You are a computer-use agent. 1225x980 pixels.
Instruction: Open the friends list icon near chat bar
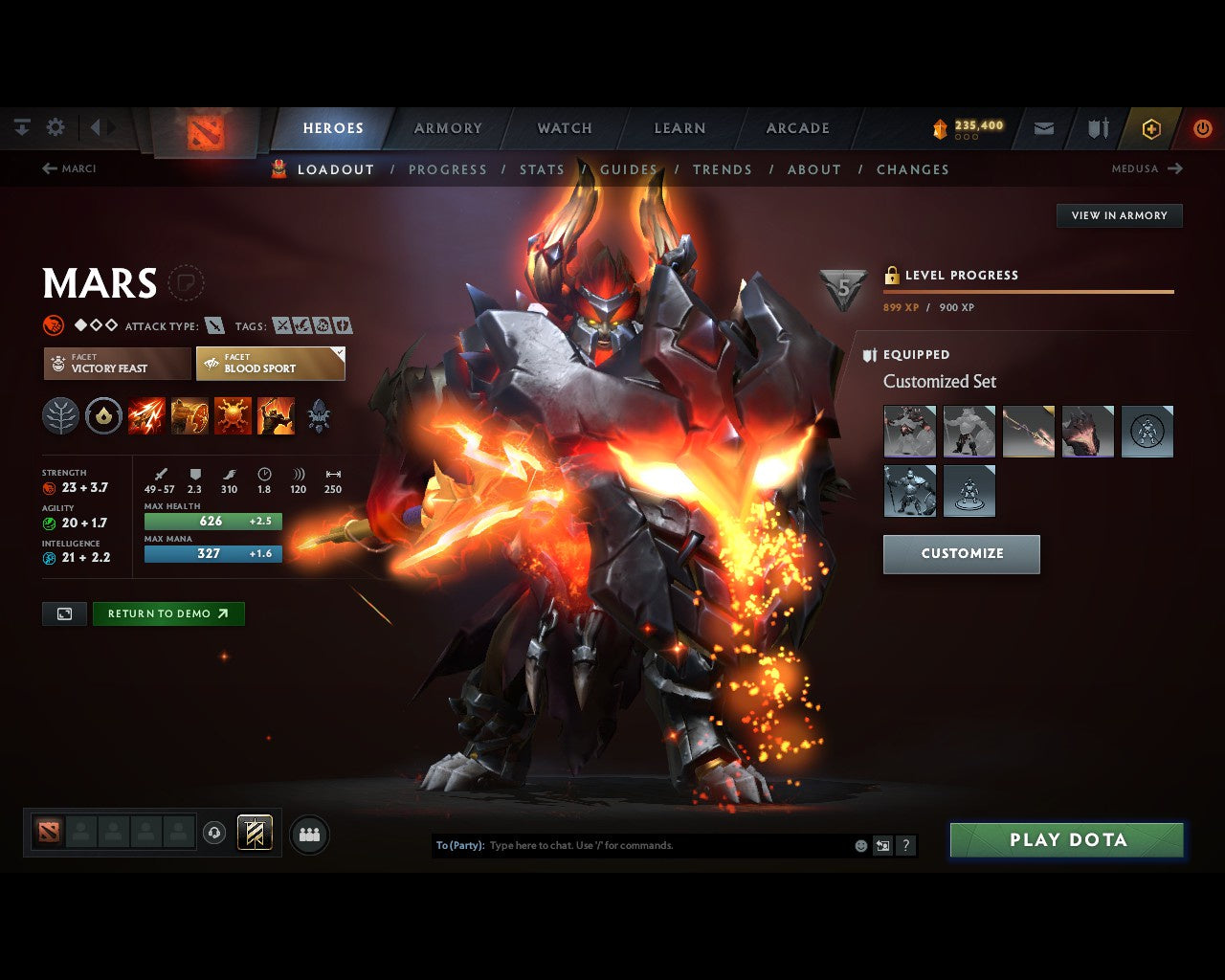click(308, 834)
